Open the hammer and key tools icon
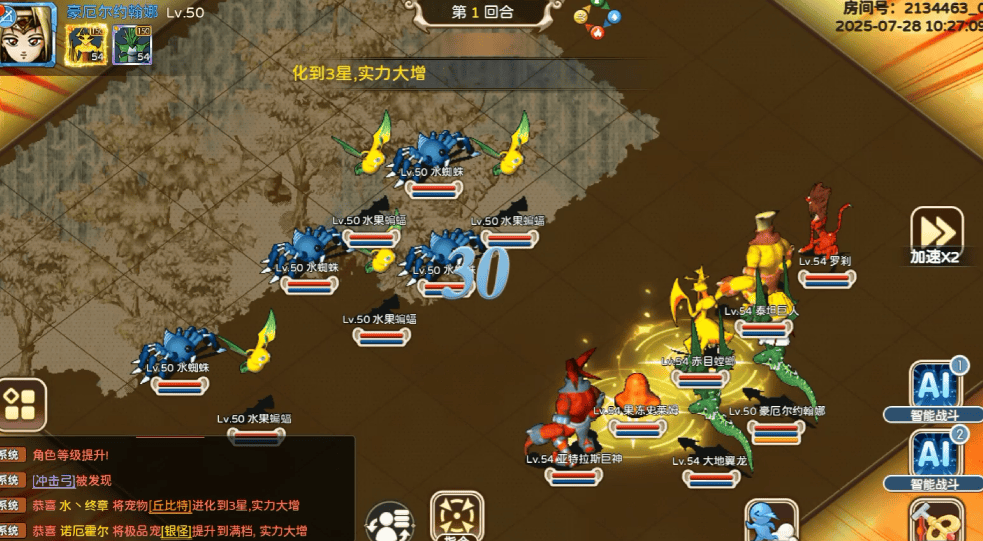 point(936,521)
